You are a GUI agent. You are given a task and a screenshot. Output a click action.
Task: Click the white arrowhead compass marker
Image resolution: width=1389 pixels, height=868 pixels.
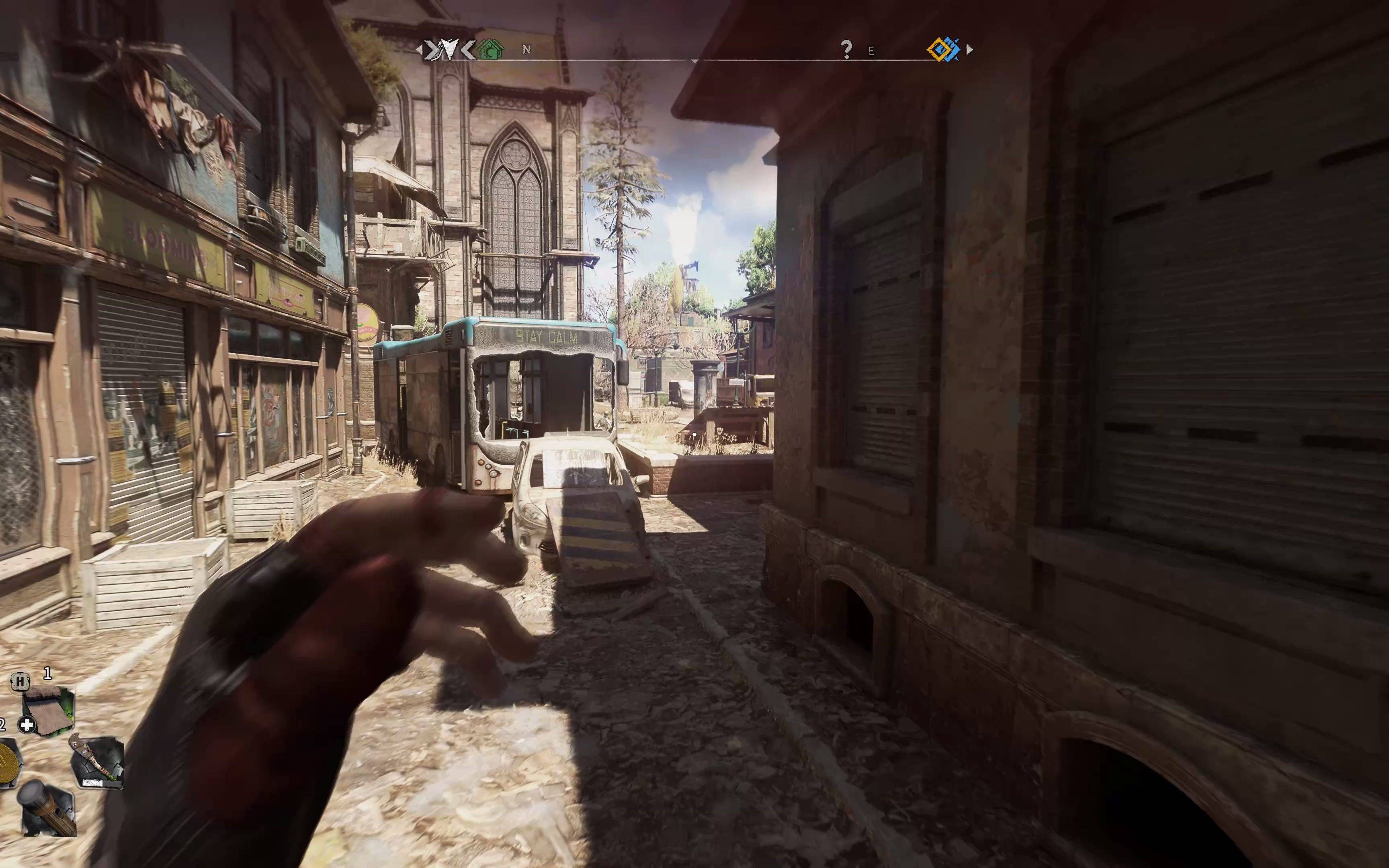(x=447, y=49)
